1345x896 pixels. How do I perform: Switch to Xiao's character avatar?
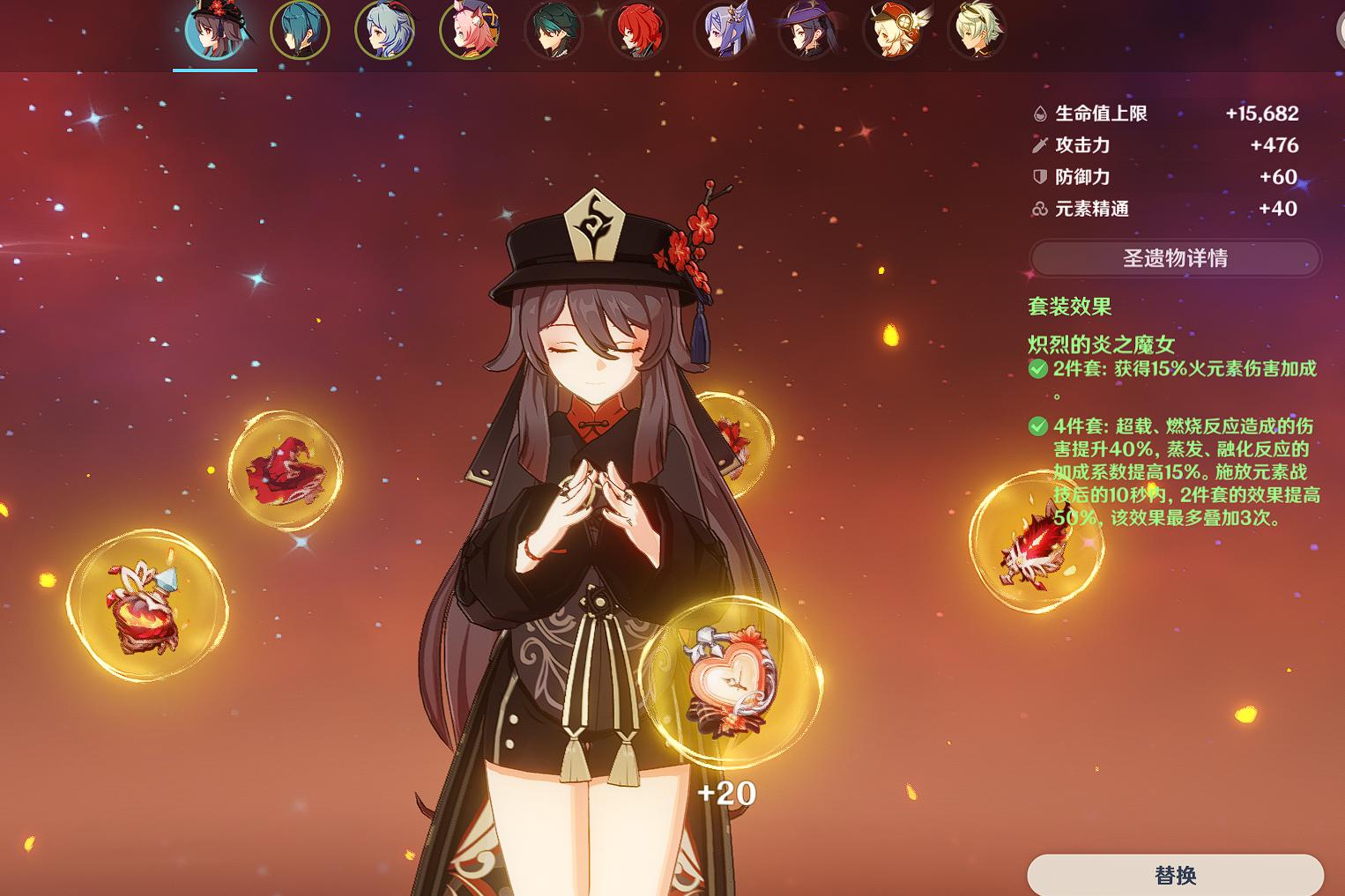(554, 29)
